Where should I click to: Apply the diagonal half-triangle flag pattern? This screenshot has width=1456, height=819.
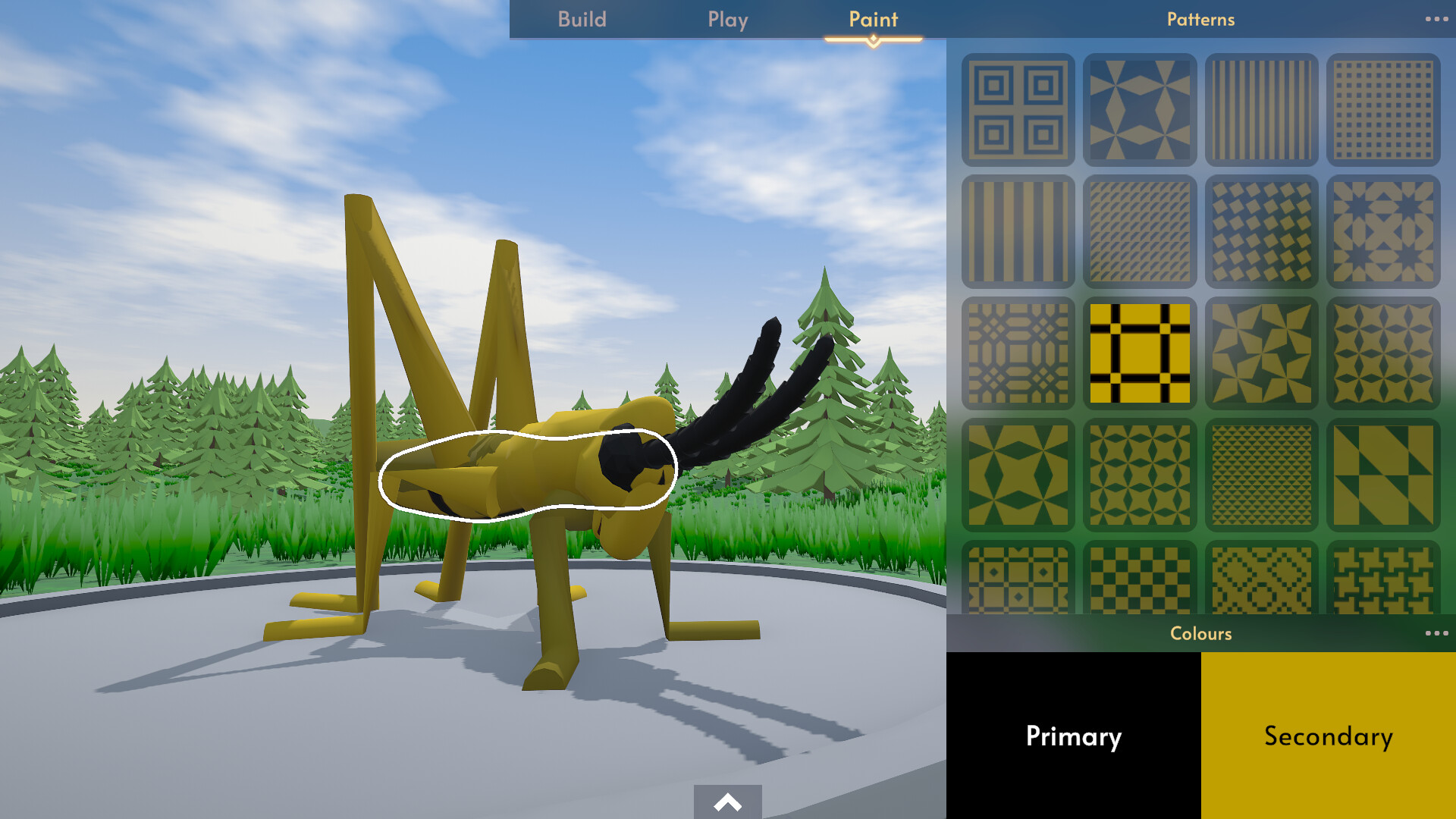pos(1383,476)
